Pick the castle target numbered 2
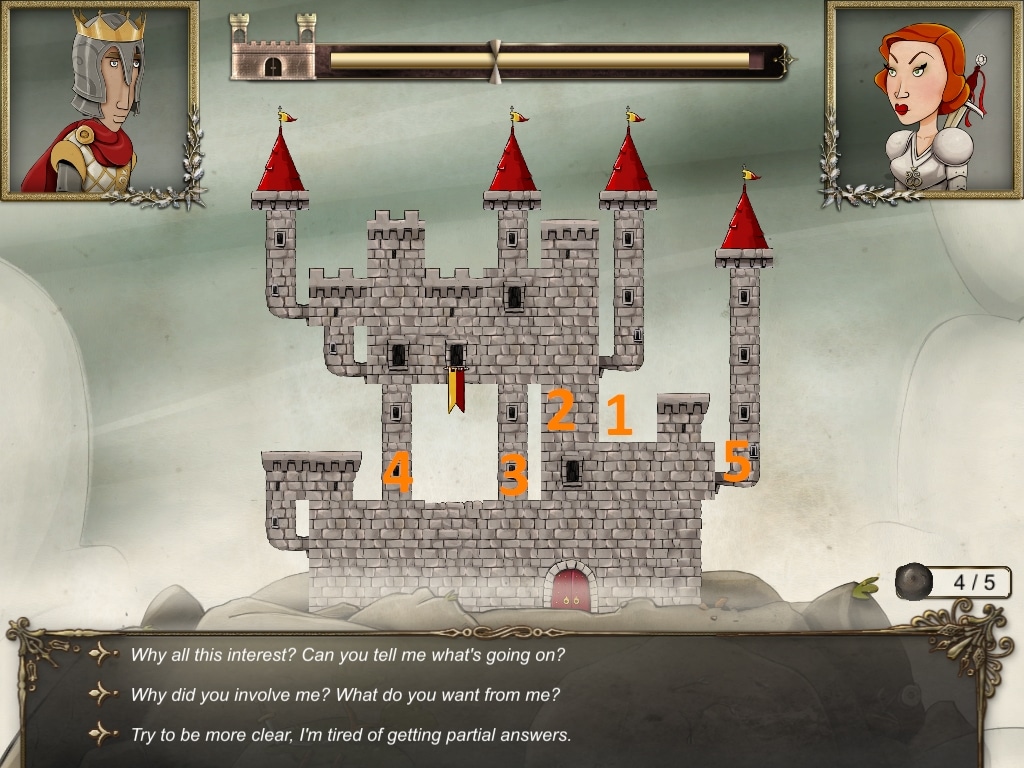The width and height of the screenshot is (1024, 768). [x=560, y=410]
